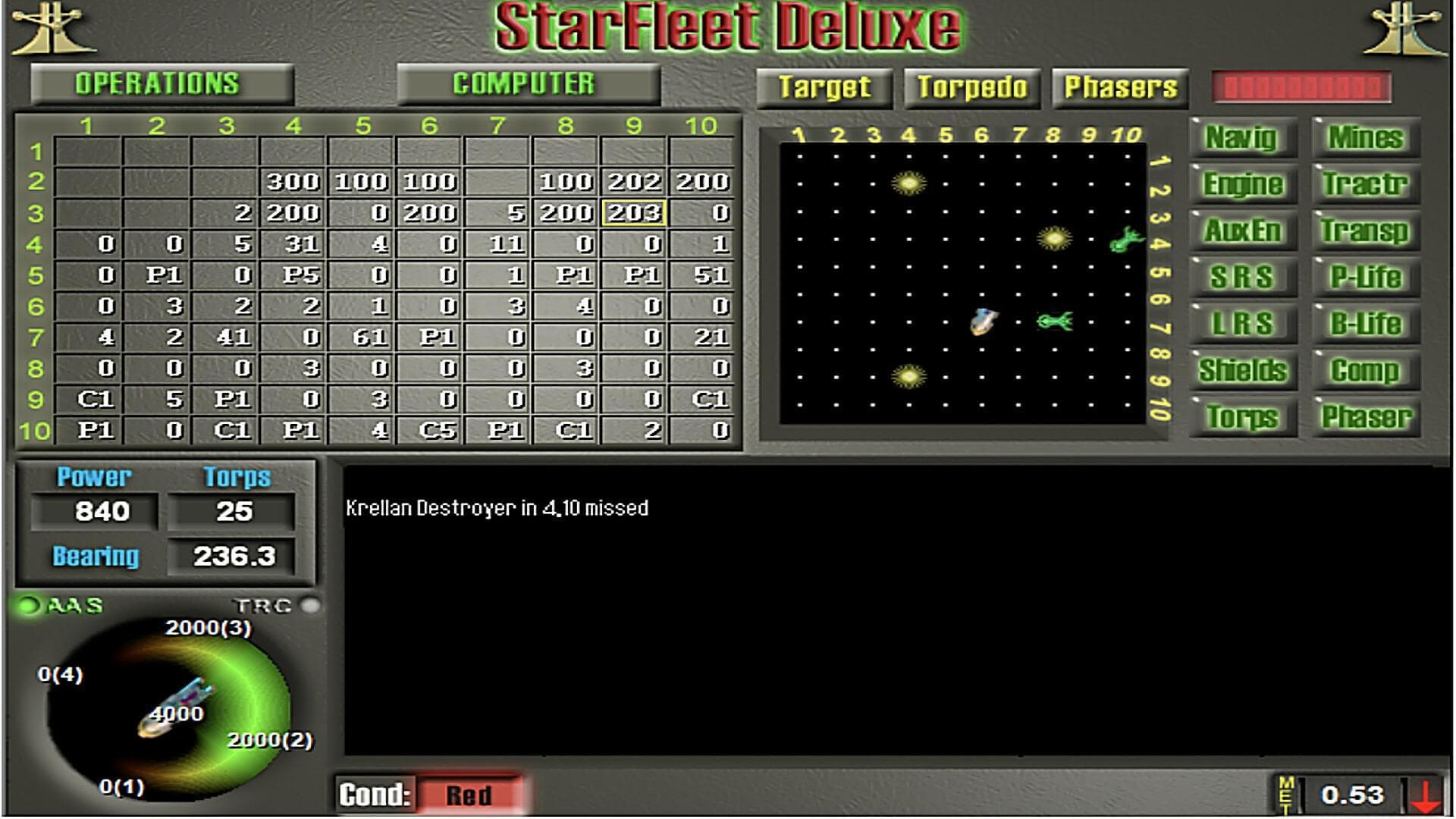Toggle the TRC indicator
Viewport: 1456px width, 819px height.
[310, 605]
